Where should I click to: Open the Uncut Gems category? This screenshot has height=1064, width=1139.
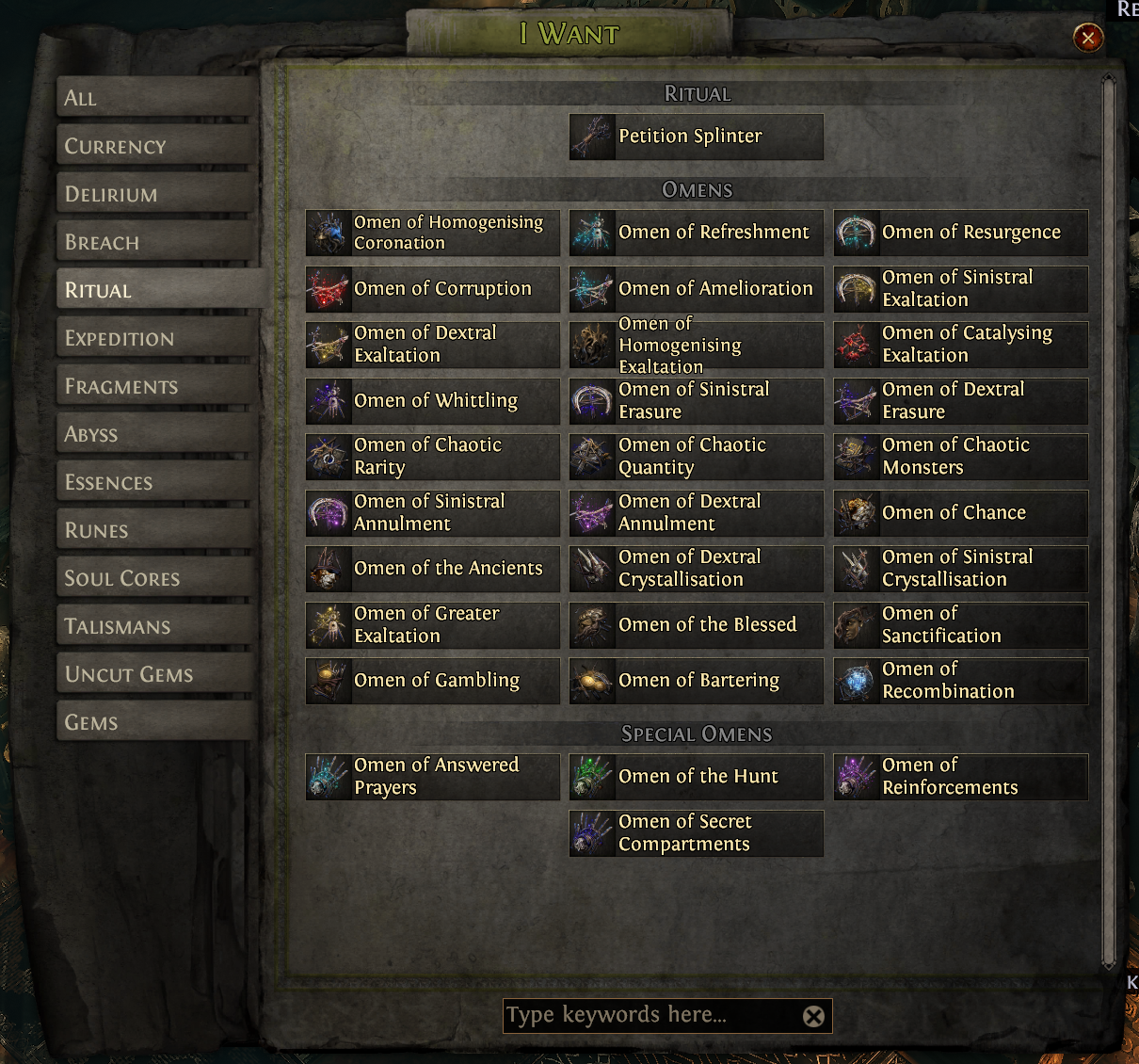click(x=156, y=674)
